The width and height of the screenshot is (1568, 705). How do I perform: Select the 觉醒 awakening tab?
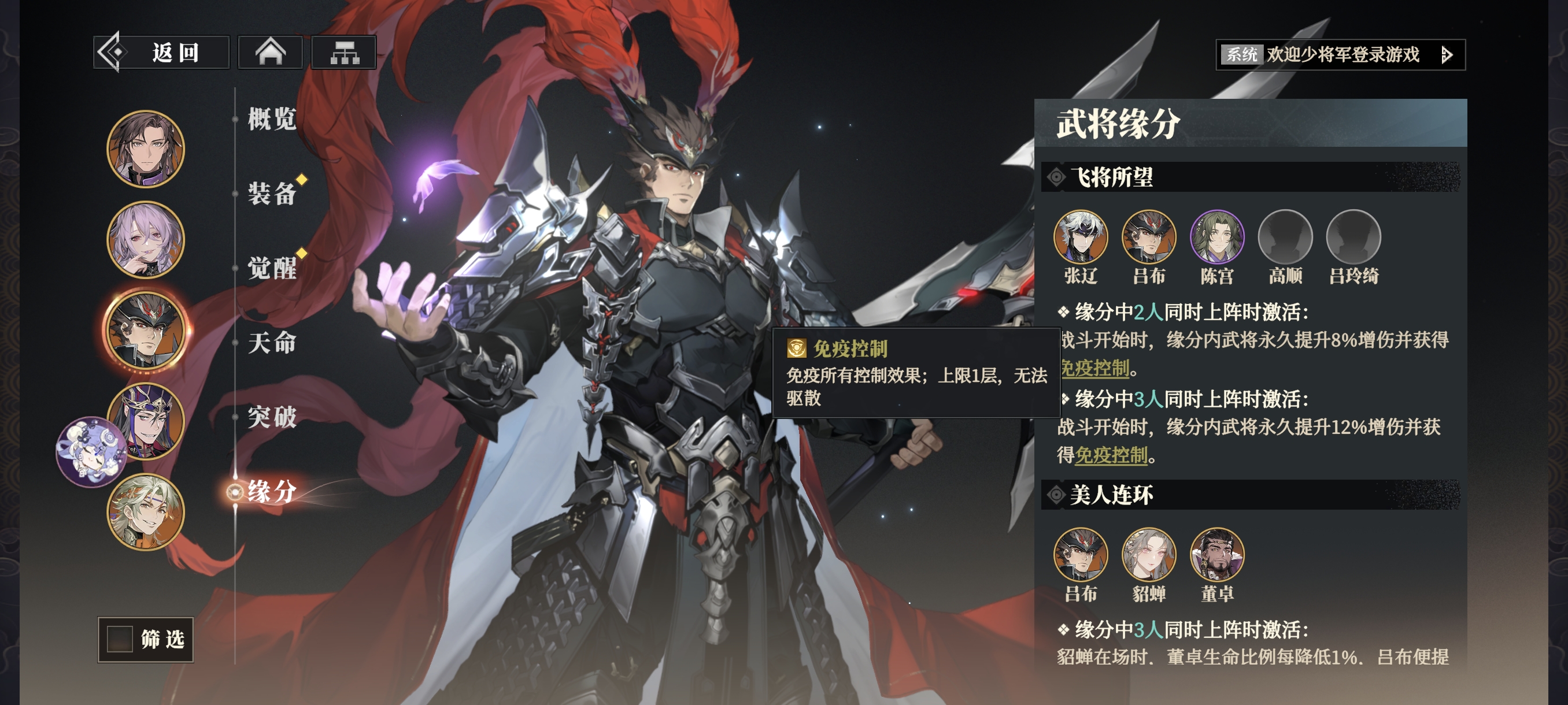(x=272, y=268)
